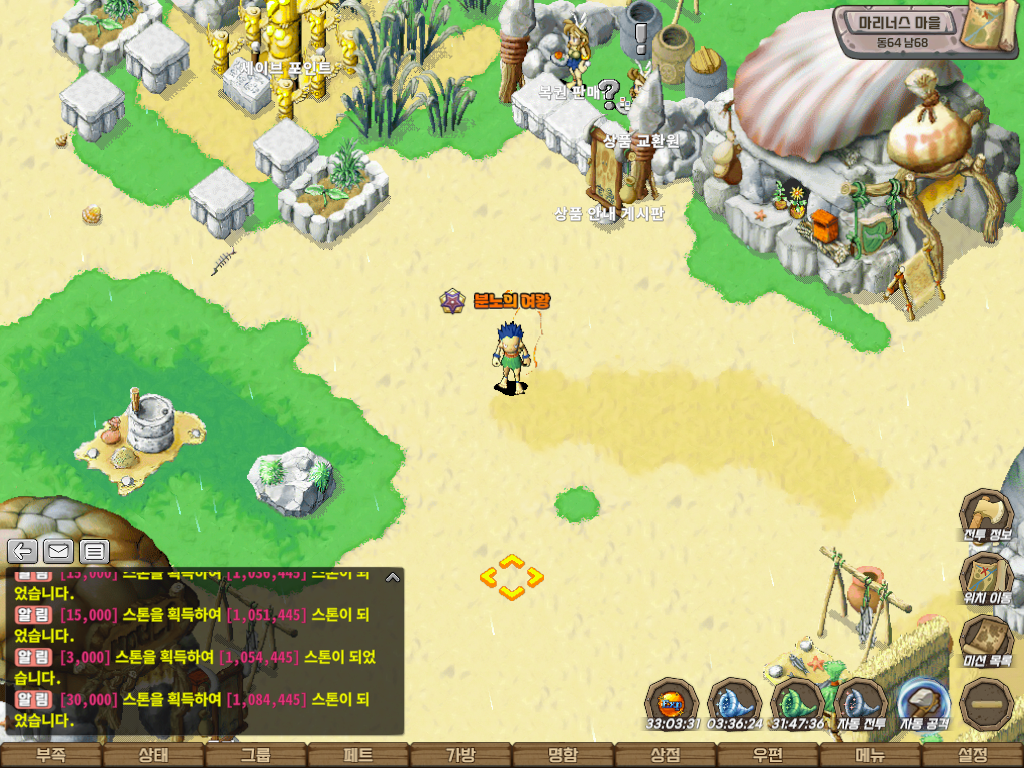Open the 상점 (Shop) menu
Viewport: 1024px width, 768px height.
click(x=665, y=756)
